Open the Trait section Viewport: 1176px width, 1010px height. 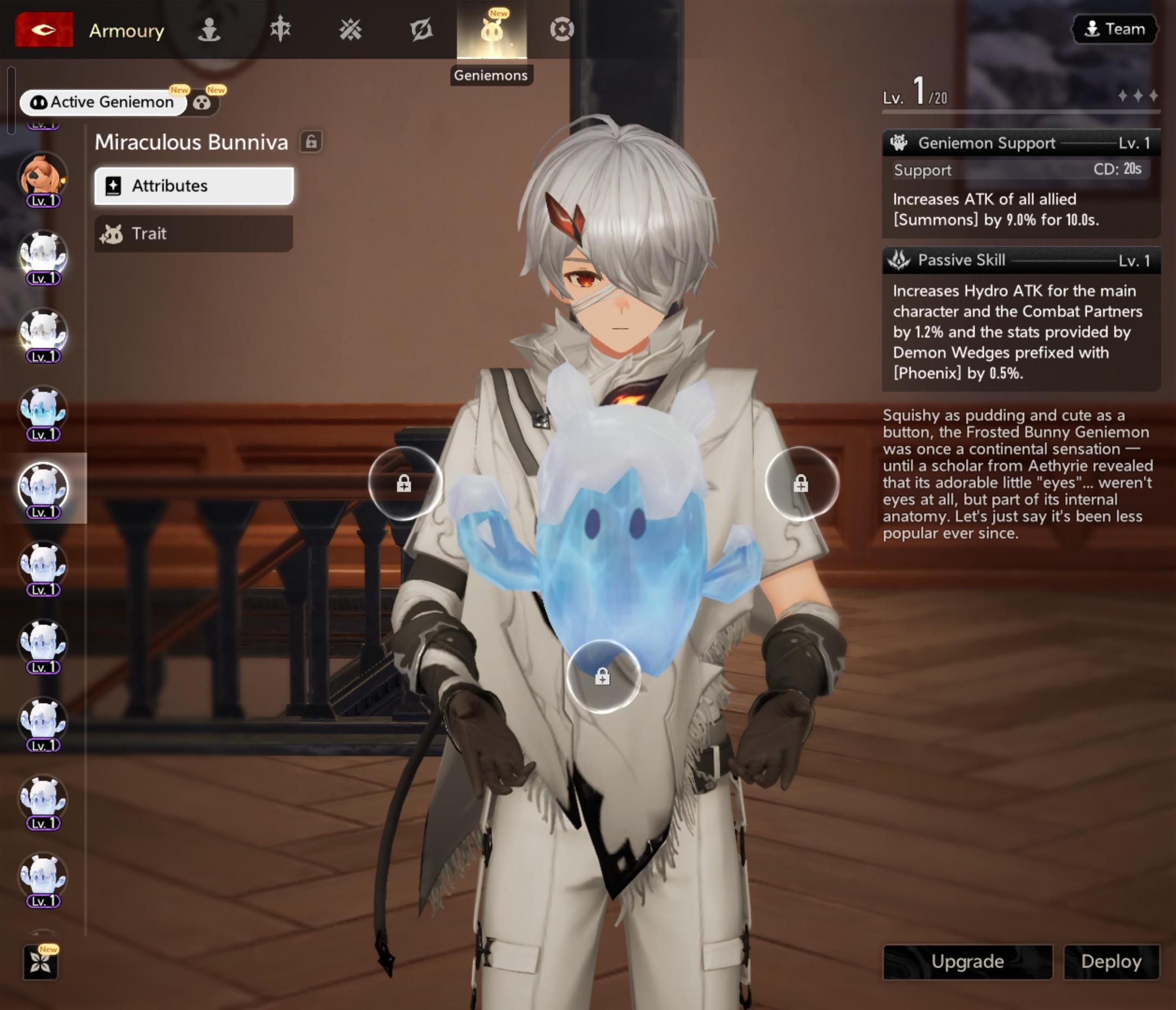[x=193, y=234]
